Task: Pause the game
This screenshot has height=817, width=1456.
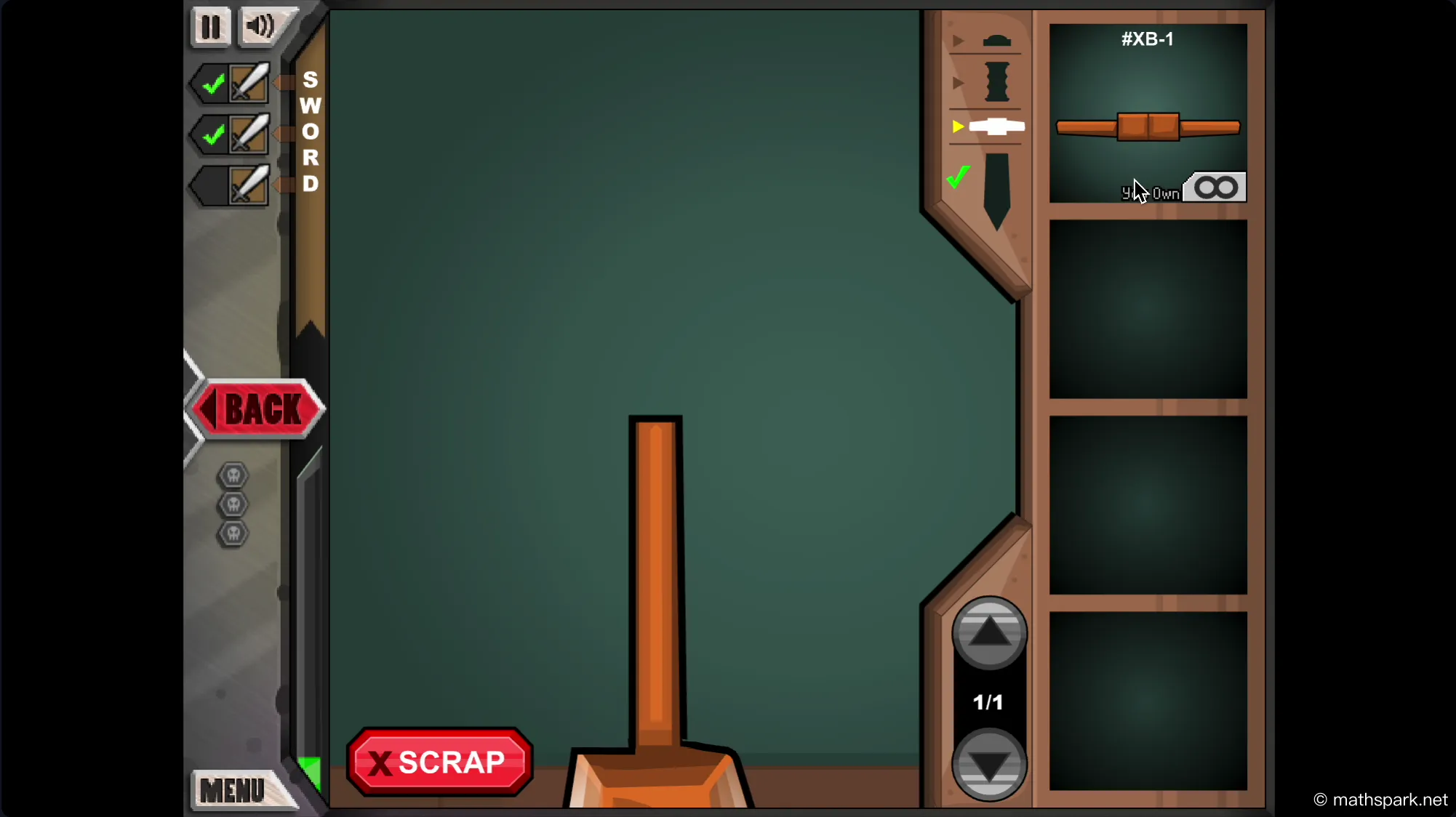Action: 210,26
